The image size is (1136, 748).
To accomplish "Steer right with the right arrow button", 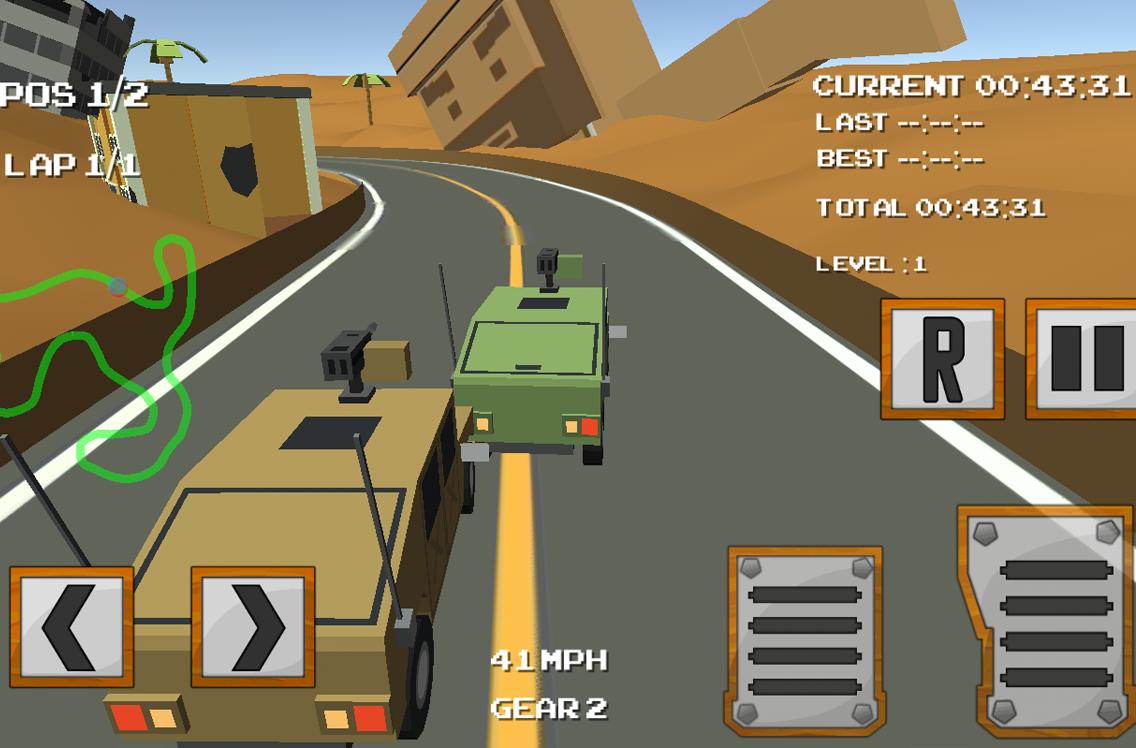I will (x=253, y=627).
